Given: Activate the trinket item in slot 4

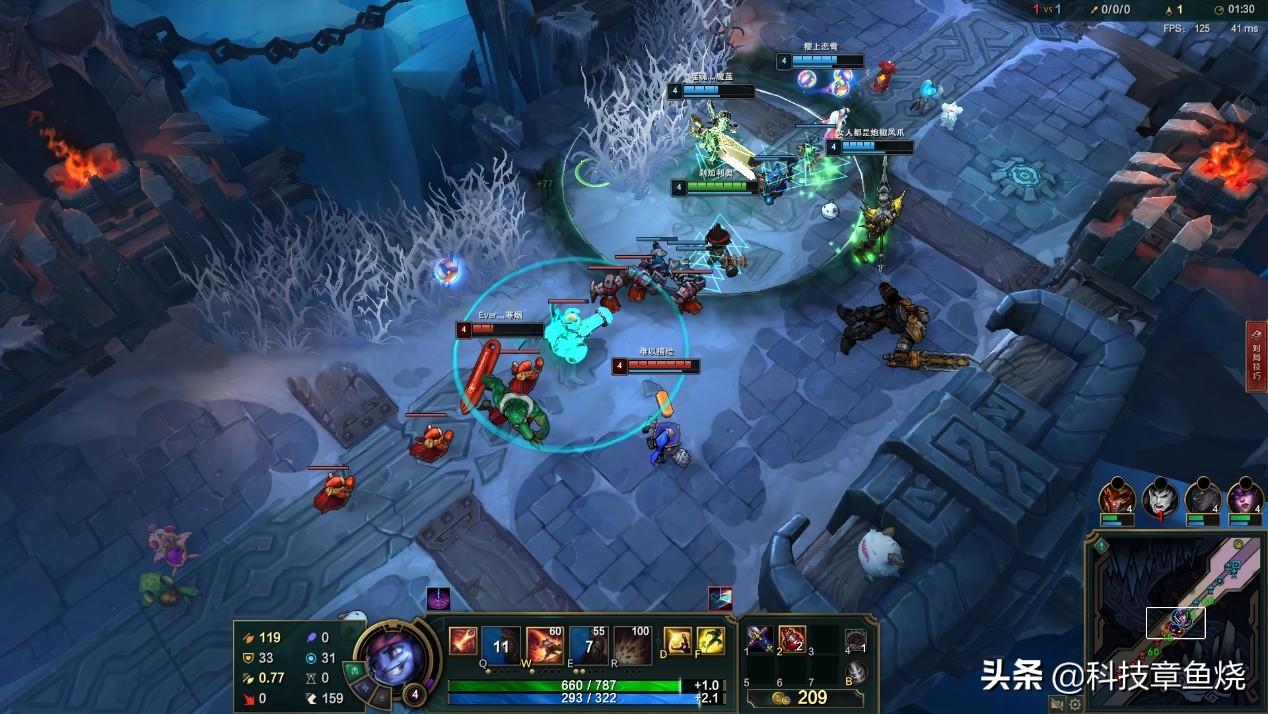Looking at the screenshot, I should tap(855, 641).
